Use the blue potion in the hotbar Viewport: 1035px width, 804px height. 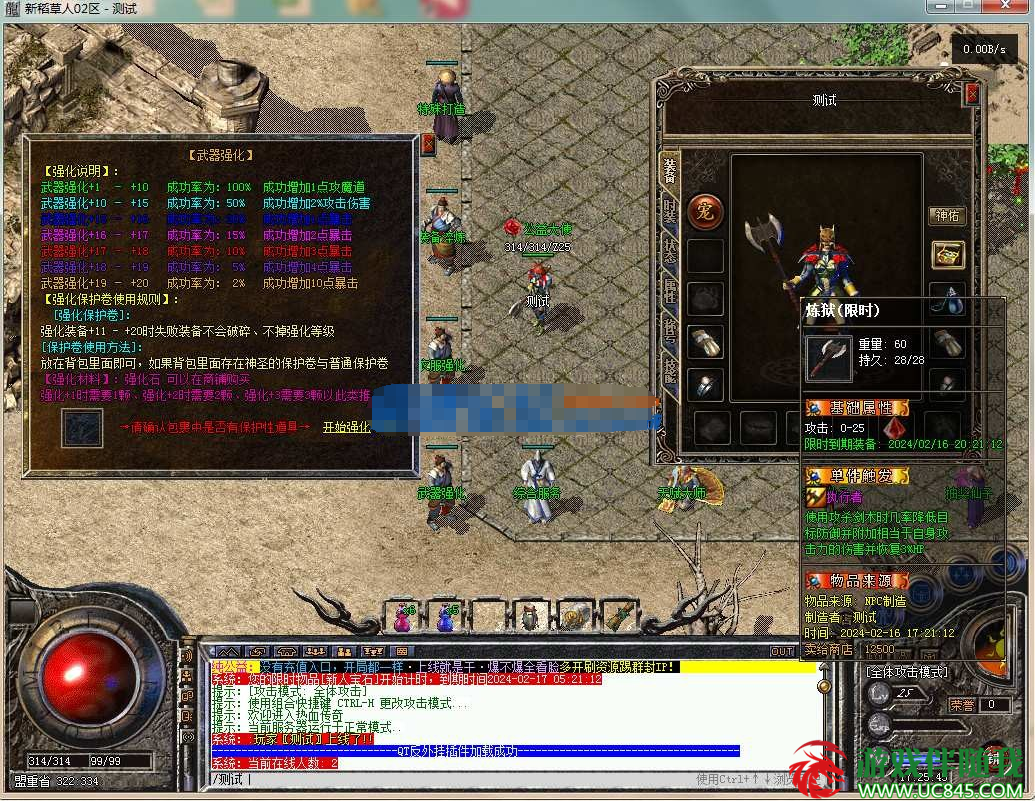[x=445, y=618]
